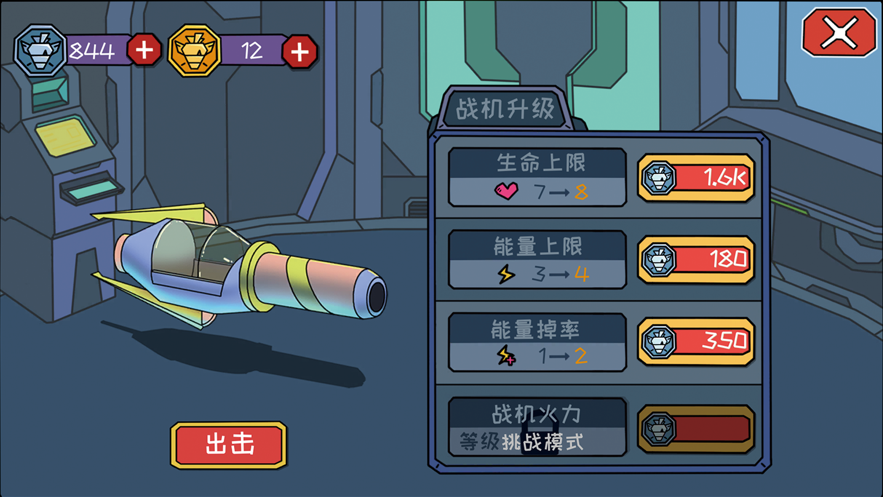The width and height of the screenshot is (883, 497).
Task: Close the upgrade screen with the X
Action: point(839,34)
